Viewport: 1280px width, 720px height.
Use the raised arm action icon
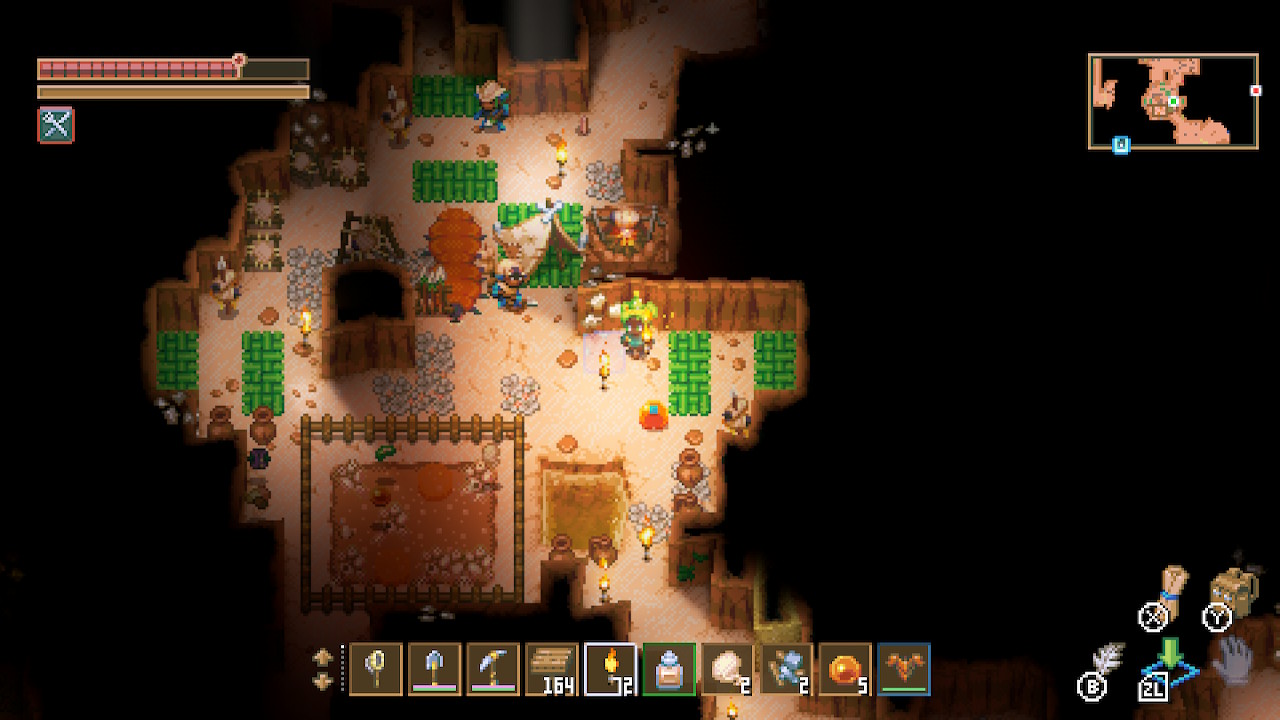pos(1172,588)
